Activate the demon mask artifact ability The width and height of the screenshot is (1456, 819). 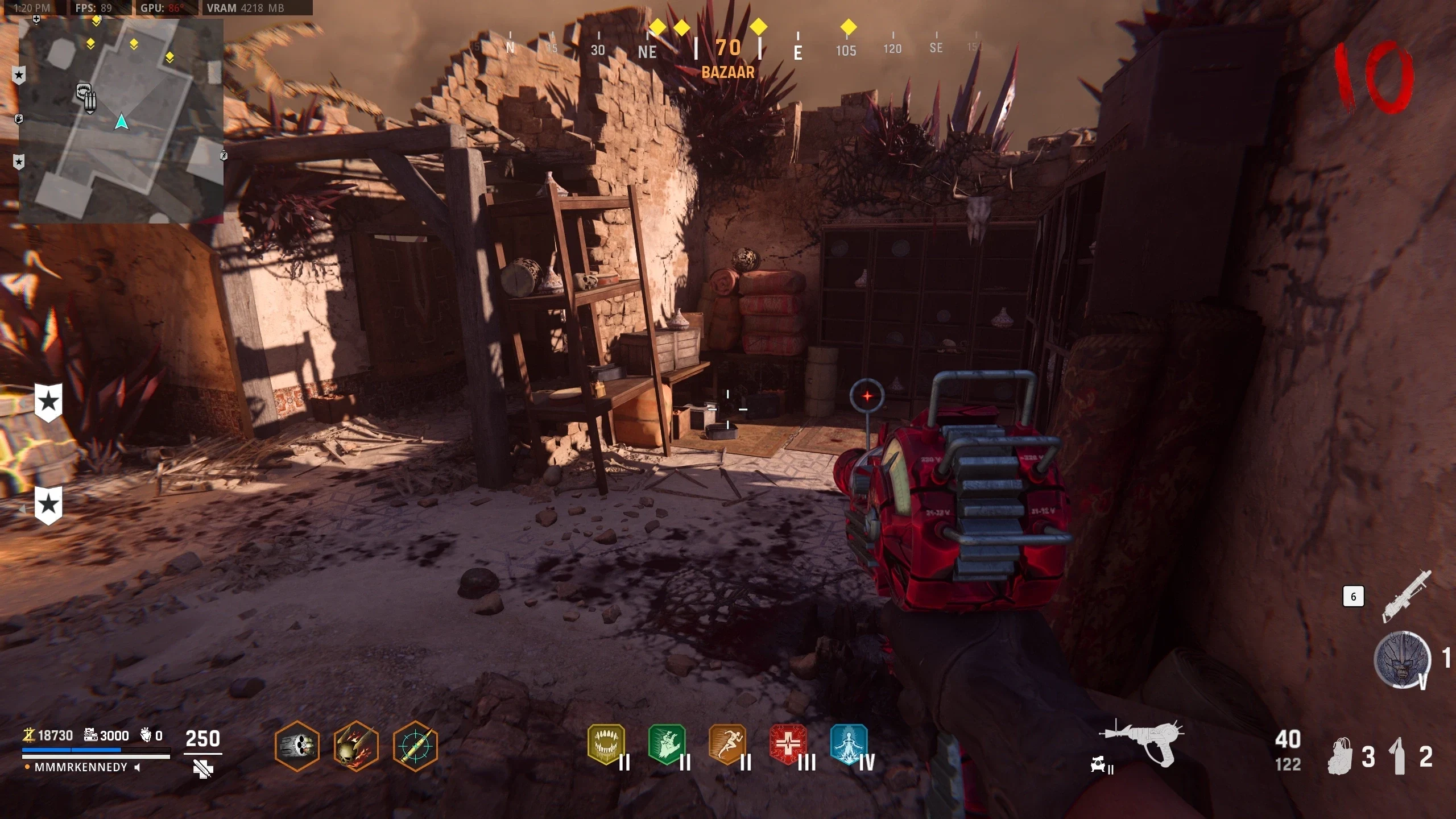[x=1402, y=660]
